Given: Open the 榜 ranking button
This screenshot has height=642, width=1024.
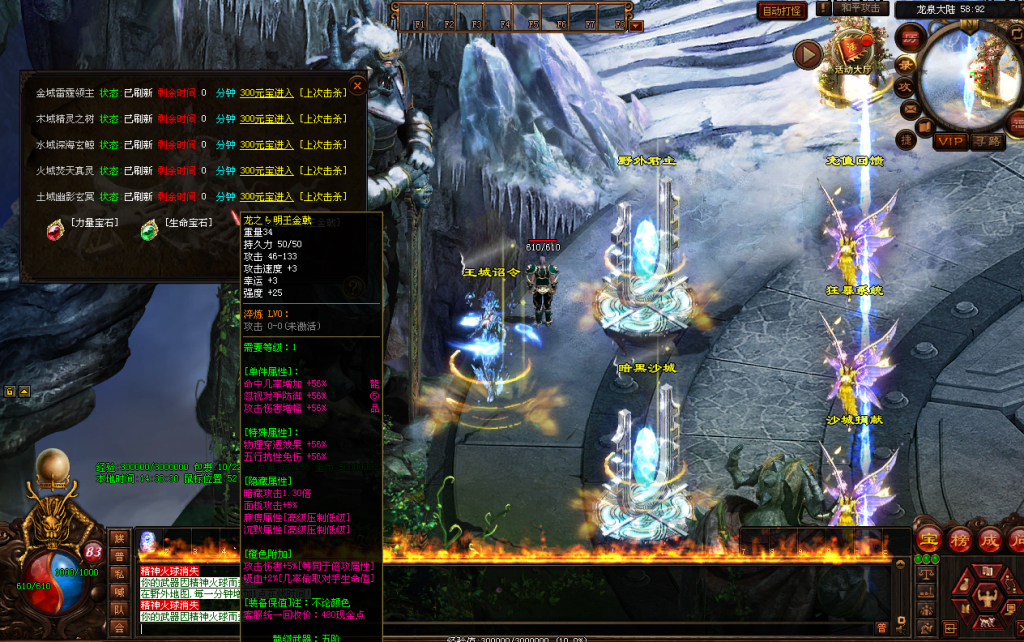Looking at the screenshot, I should point(960,540).
